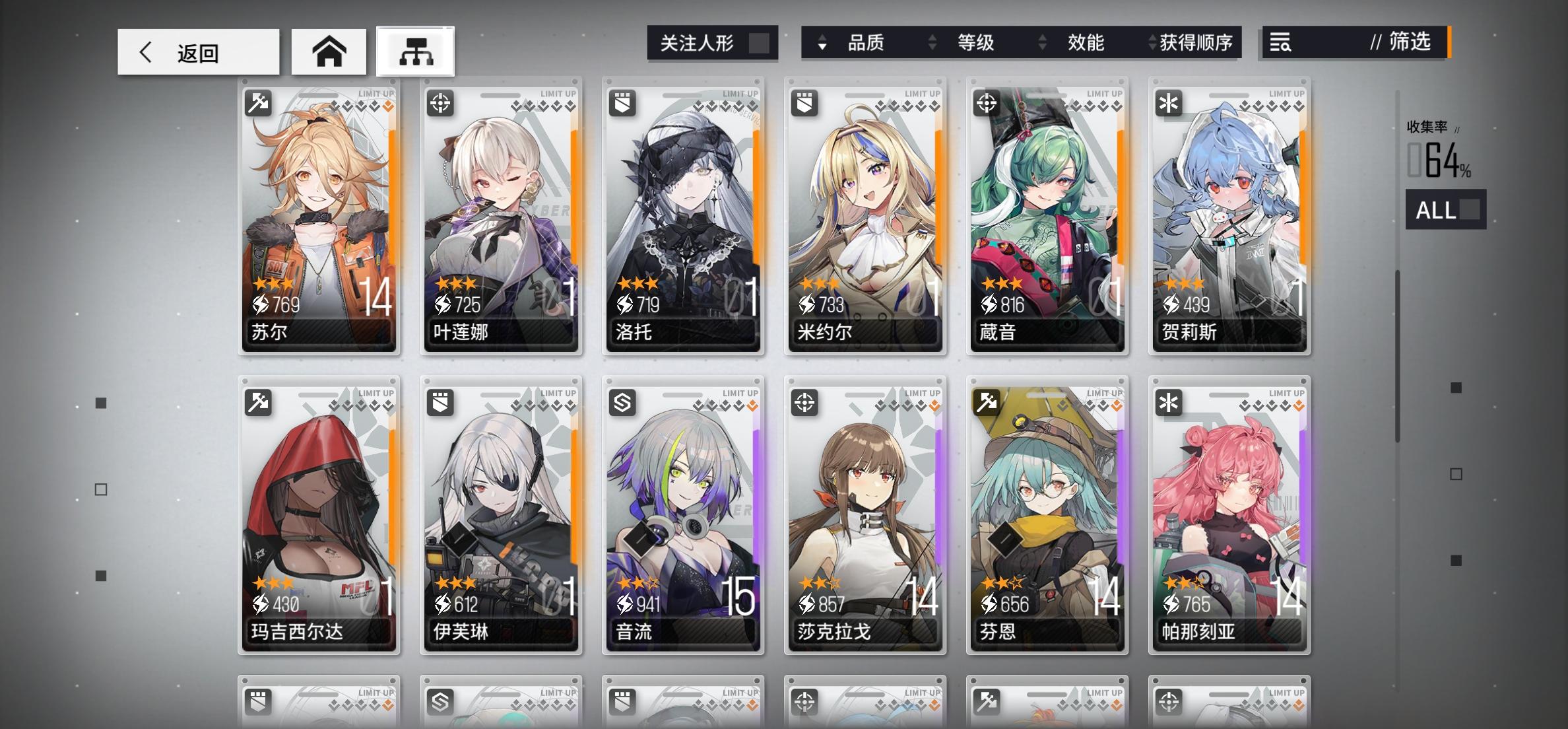Viewport: 1568px width, 729px height.
Task: Click the crosshair icon on 莎克拉戈's card
Action: 804,401
